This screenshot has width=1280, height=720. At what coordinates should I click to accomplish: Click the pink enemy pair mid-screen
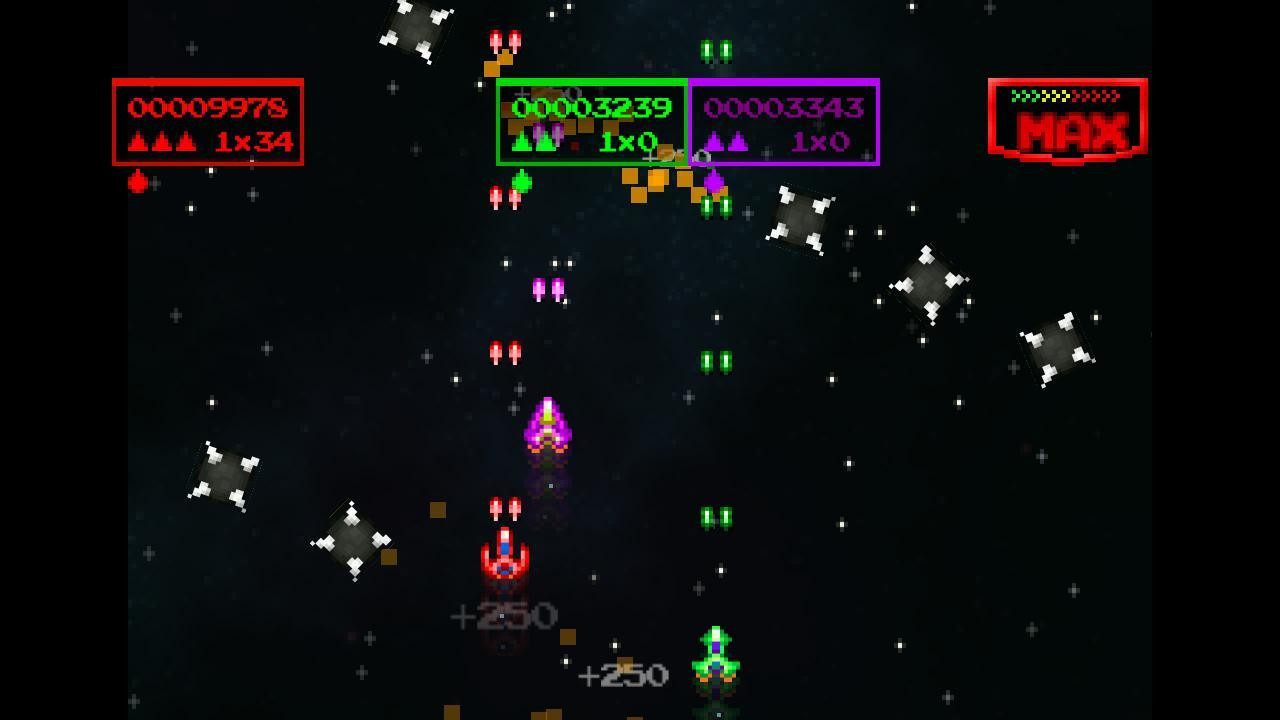(546, 288)
